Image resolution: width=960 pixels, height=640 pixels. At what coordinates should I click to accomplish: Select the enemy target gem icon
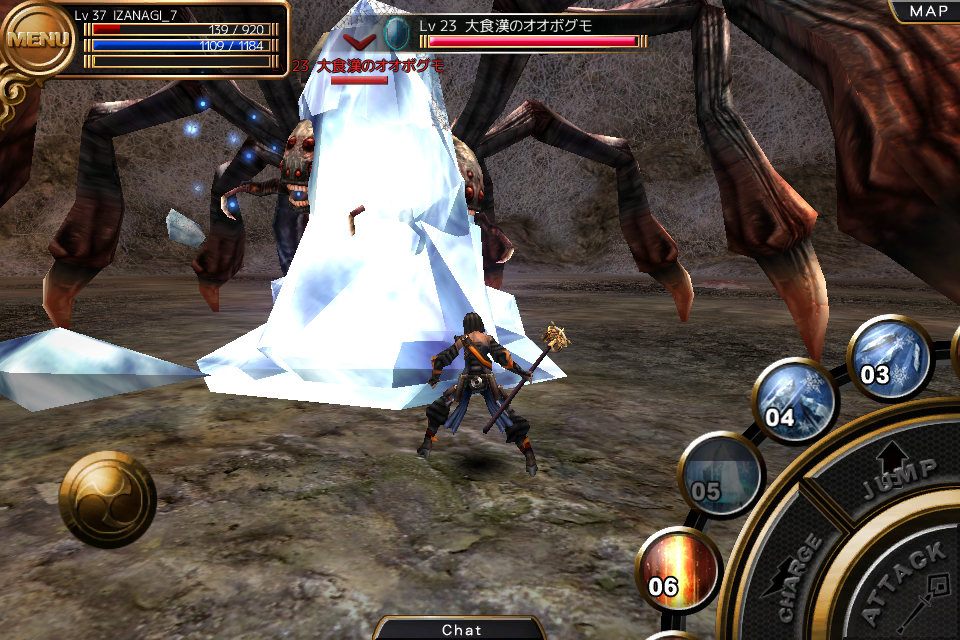tap(397, 30)
